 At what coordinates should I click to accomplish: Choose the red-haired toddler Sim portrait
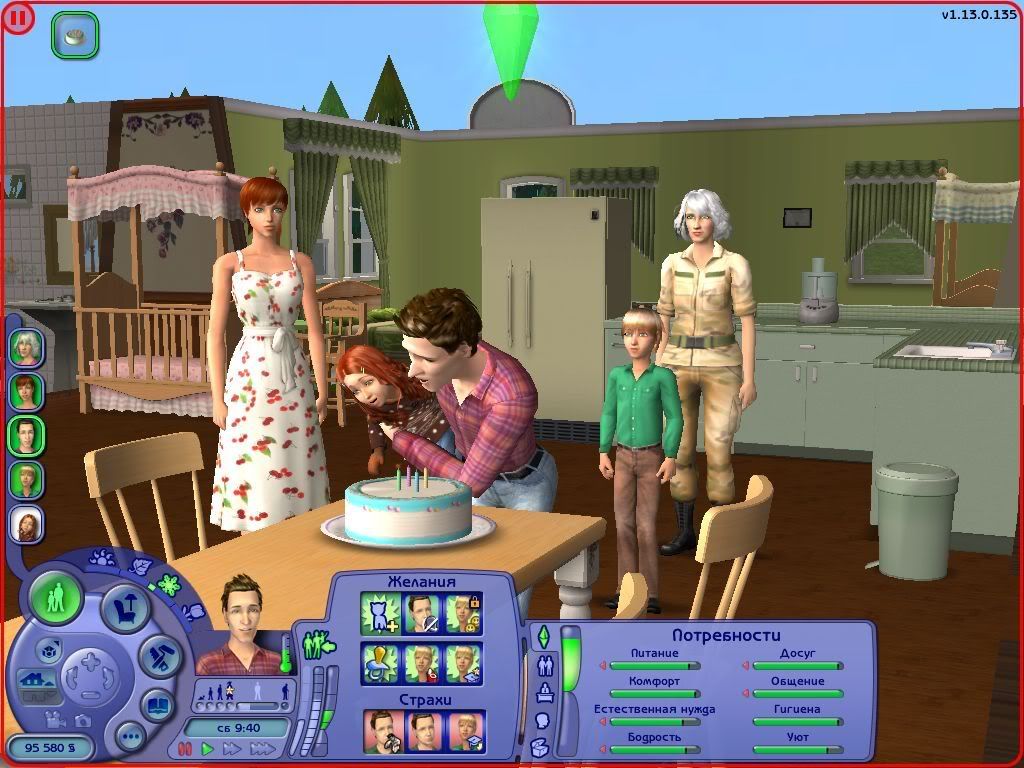pos(26,524)
